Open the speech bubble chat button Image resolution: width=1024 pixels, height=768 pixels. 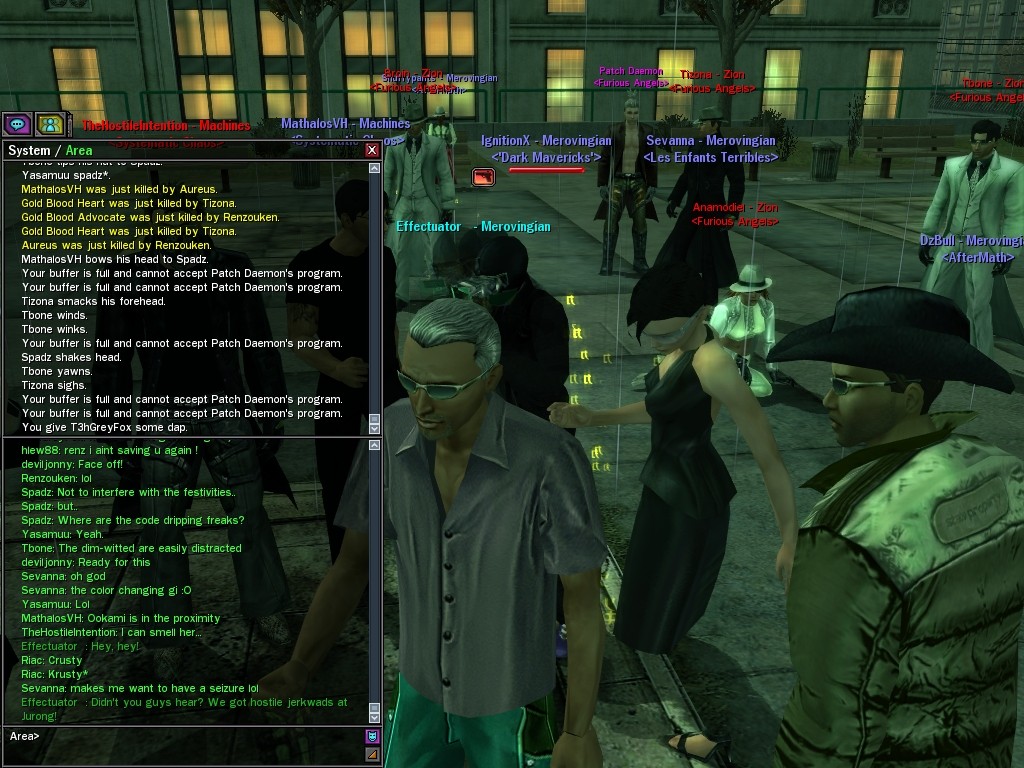point(16,124)
